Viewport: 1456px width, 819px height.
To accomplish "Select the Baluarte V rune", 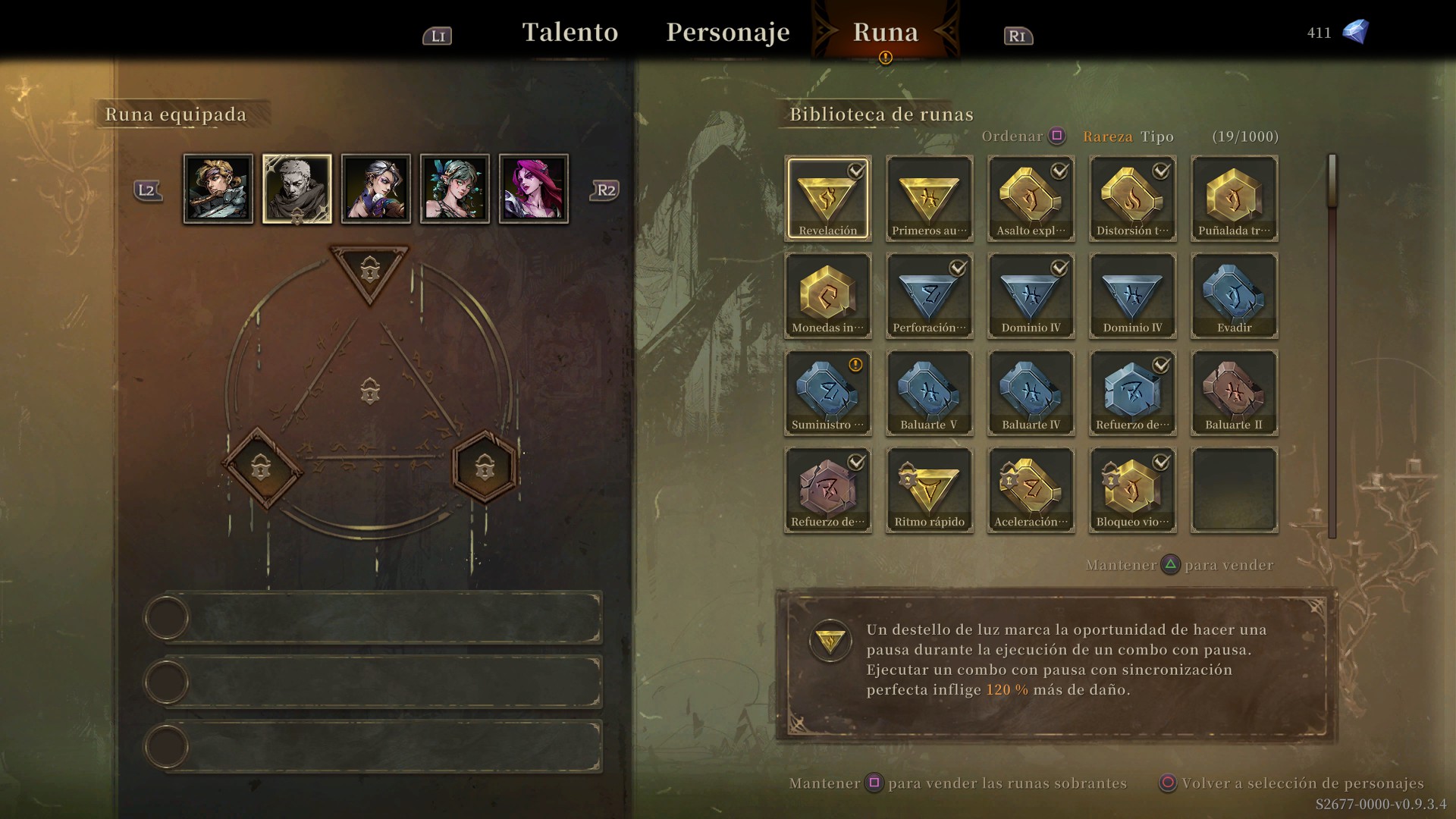I will [930, 393].
